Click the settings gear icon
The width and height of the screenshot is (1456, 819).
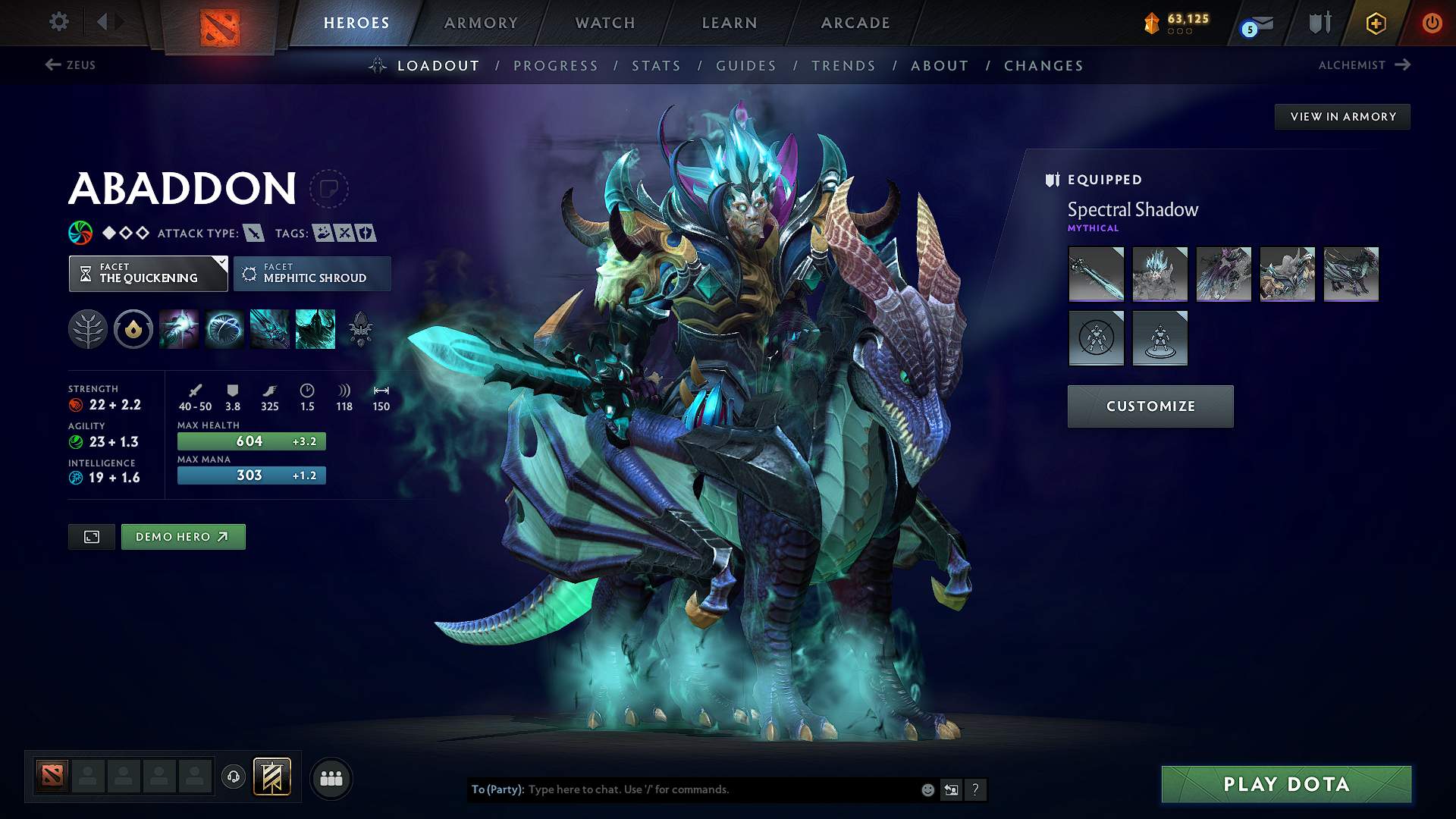point(58,22)
